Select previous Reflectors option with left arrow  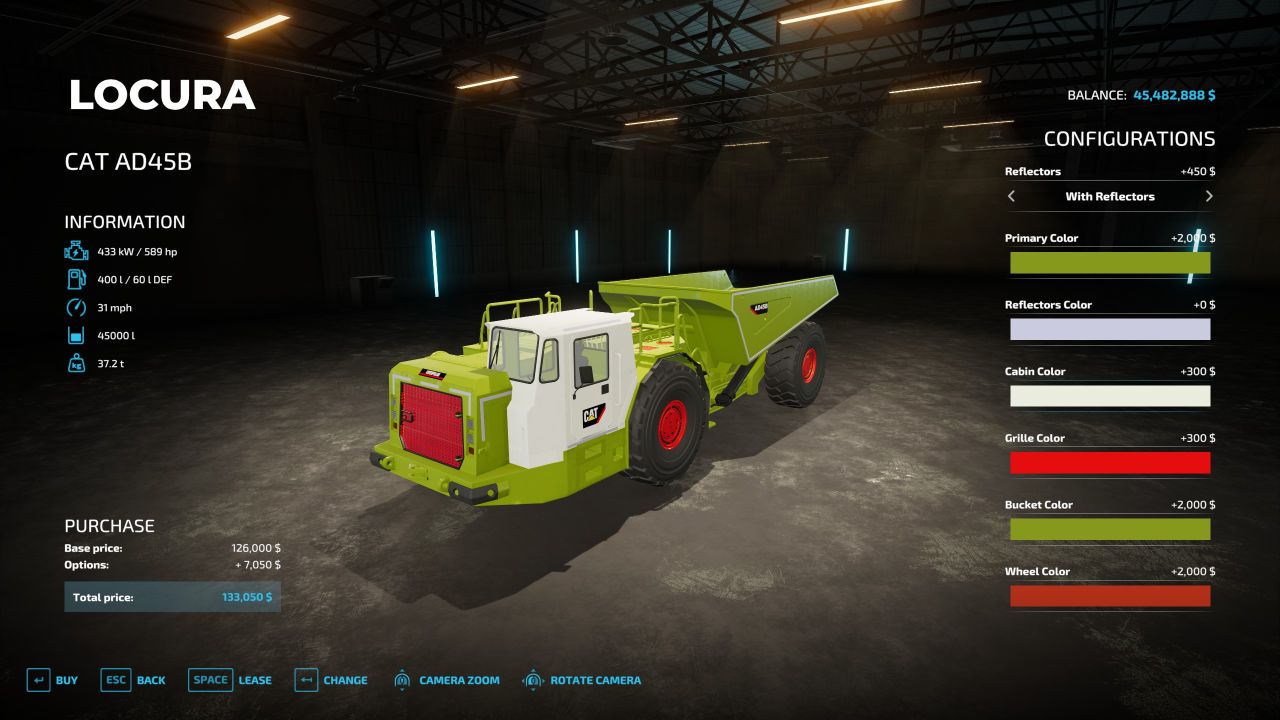point(1011,196)
